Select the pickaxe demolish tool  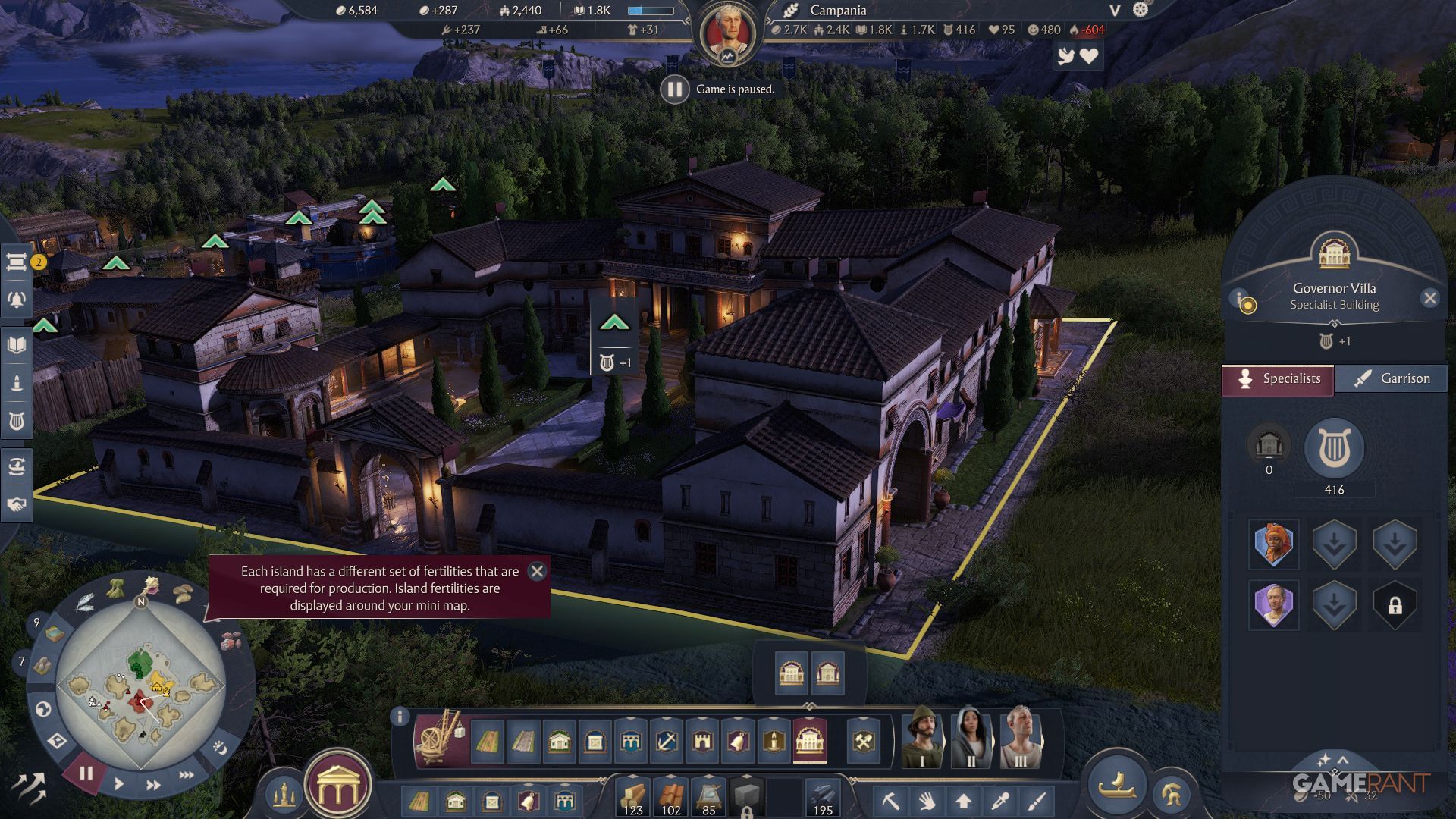[890, 801]
